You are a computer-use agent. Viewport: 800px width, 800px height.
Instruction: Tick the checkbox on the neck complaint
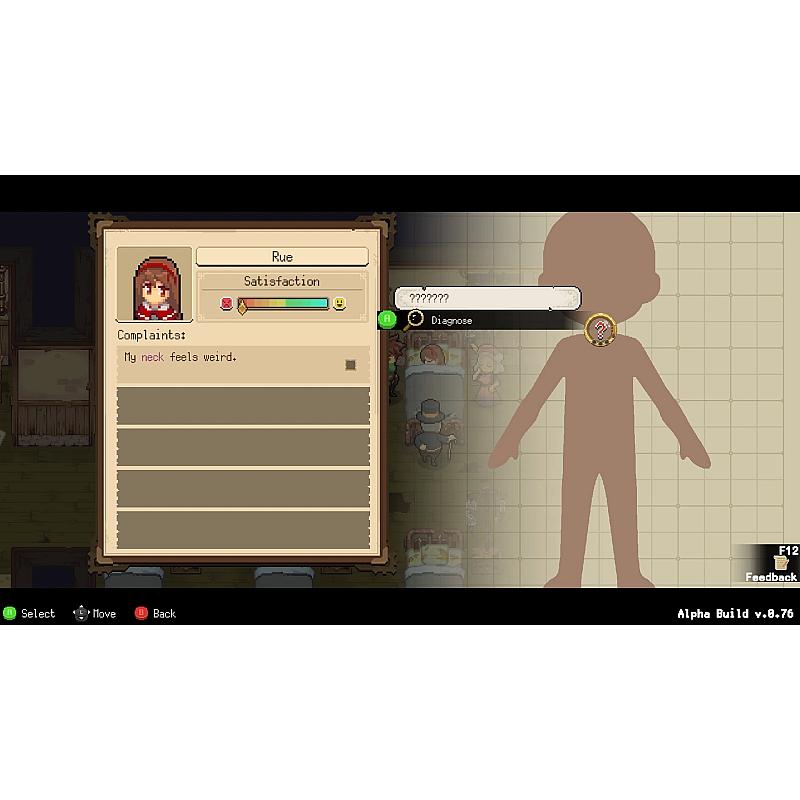coord(351,365)
